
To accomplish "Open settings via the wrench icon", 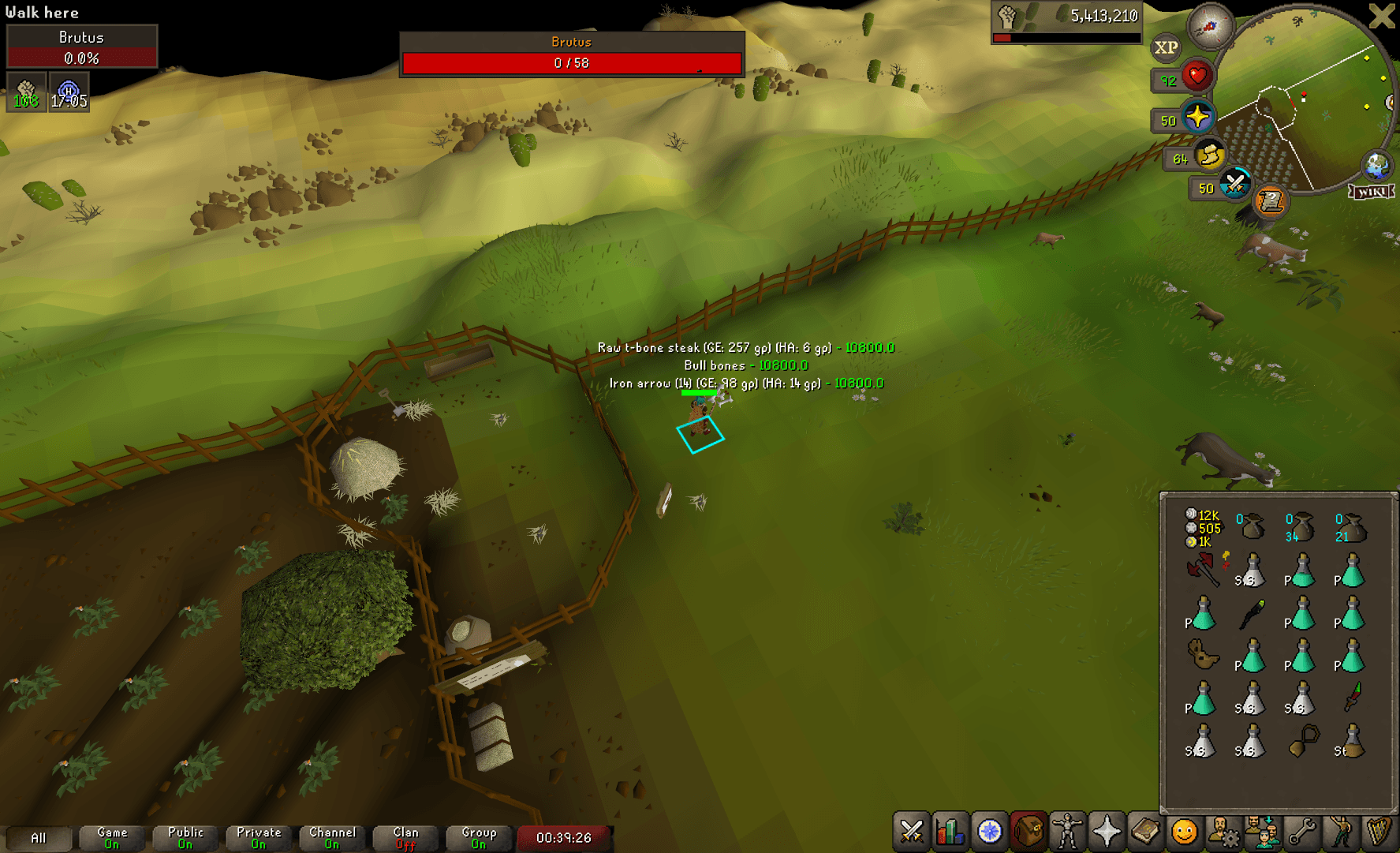I will [1301, 831].
